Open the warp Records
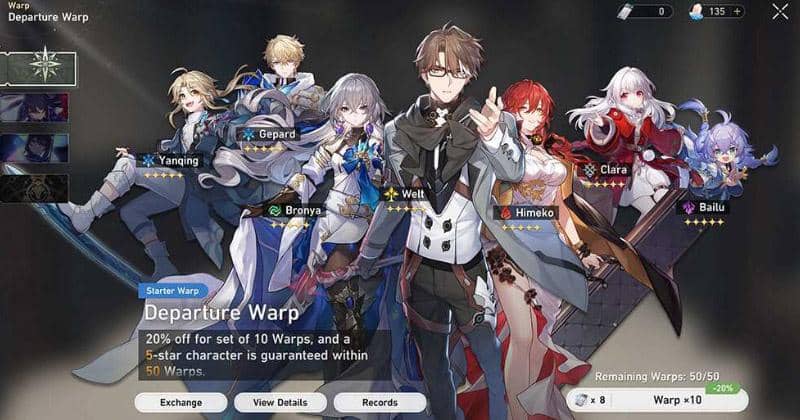This screenshot has height=420, width=800. [x=379, y=402]
